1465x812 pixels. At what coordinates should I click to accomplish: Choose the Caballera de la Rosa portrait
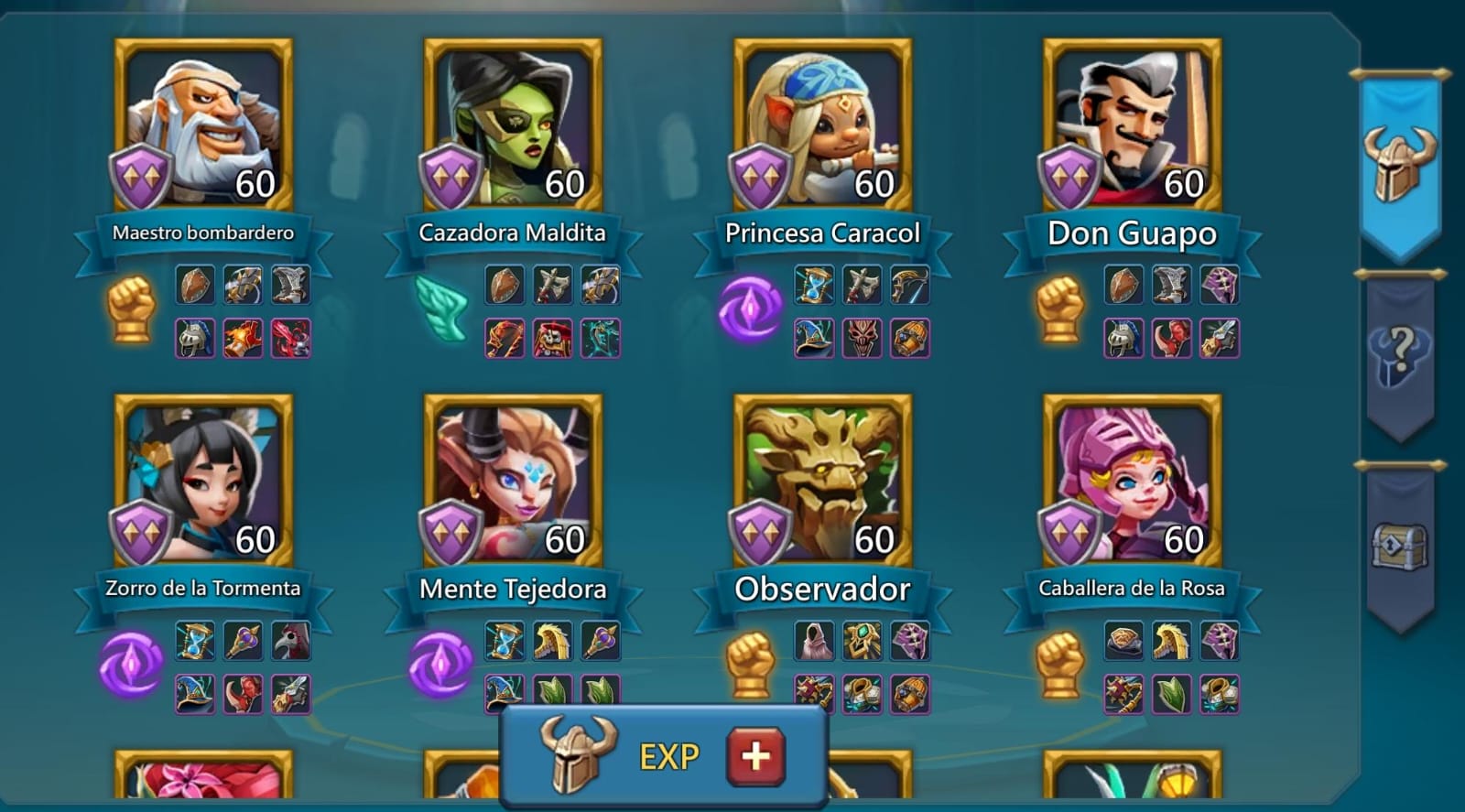click(1132, 480)
